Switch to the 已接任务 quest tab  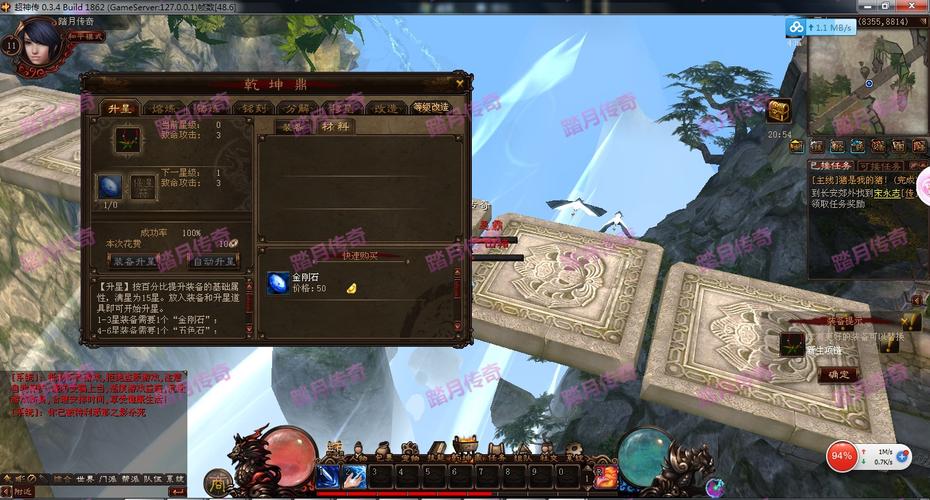(x=831, y=166)
